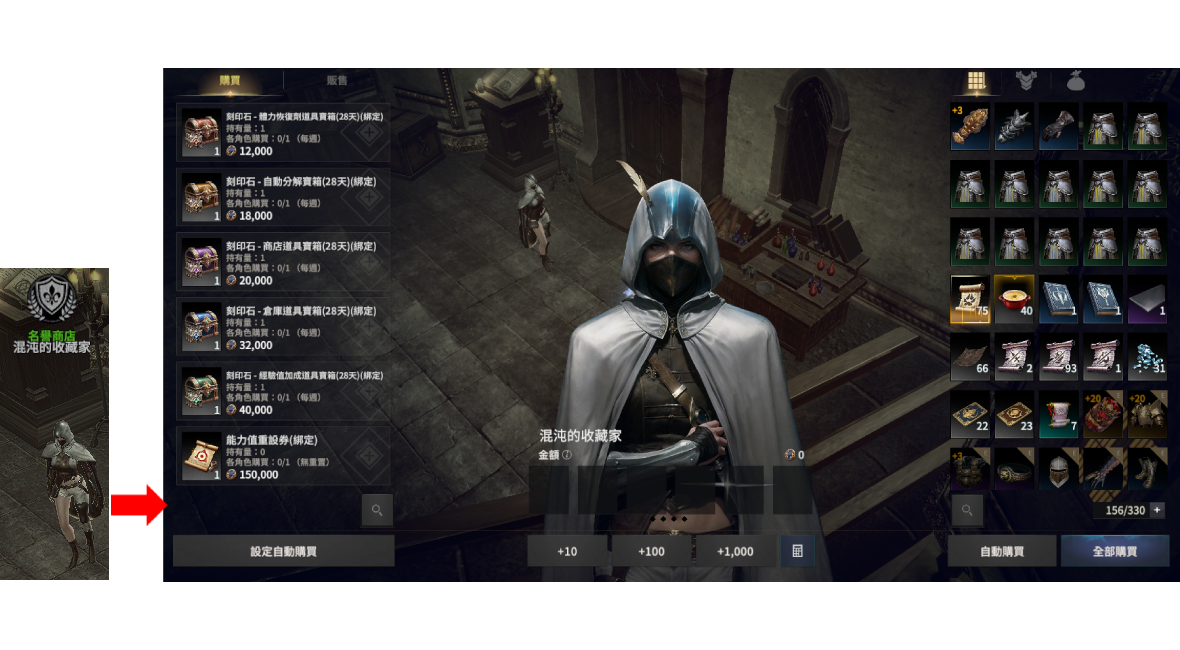Switch to the 販售 (sell) tab

pos(337,81)
